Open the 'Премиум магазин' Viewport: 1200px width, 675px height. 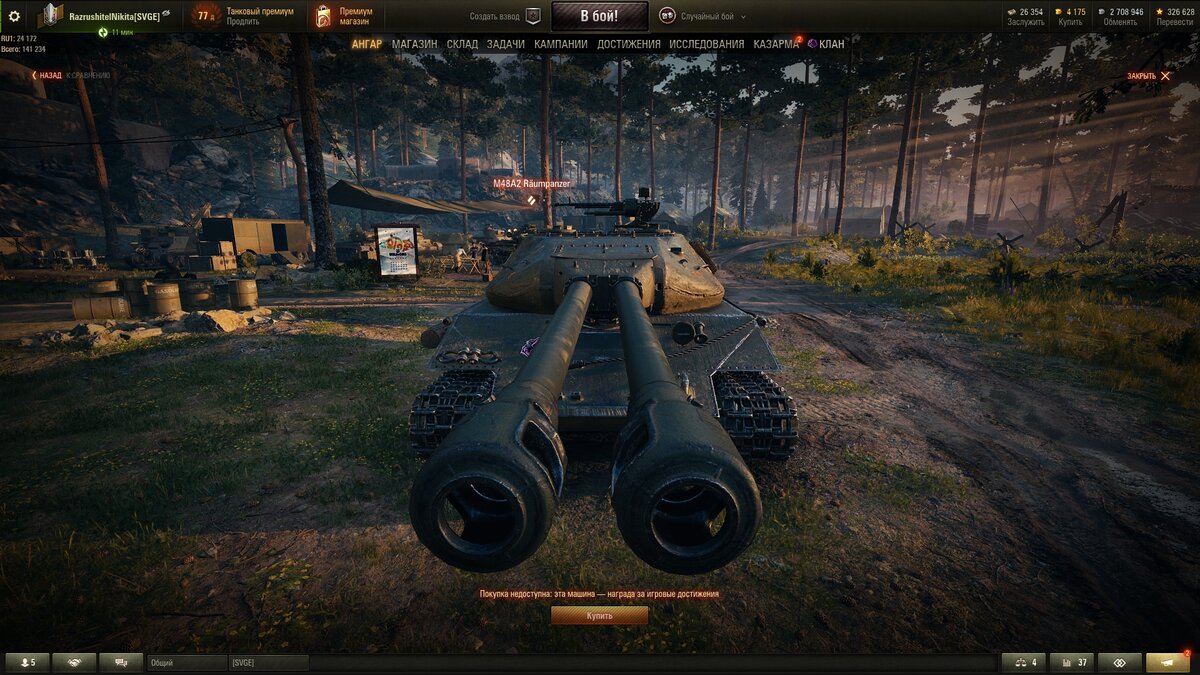pos(346,16)
